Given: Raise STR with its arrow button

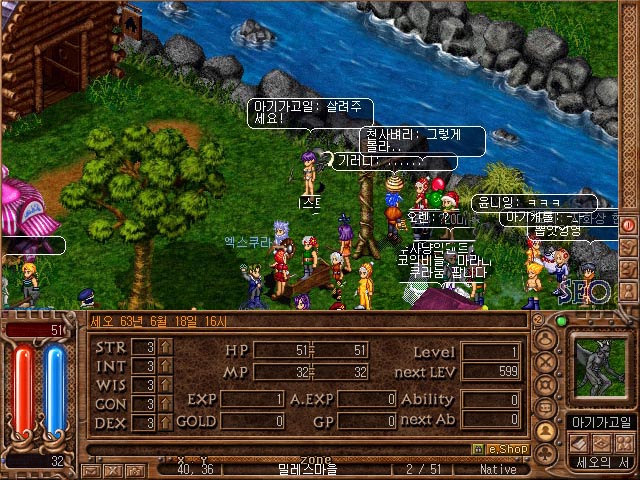Looking at the screenshot, I should point(165,348).
